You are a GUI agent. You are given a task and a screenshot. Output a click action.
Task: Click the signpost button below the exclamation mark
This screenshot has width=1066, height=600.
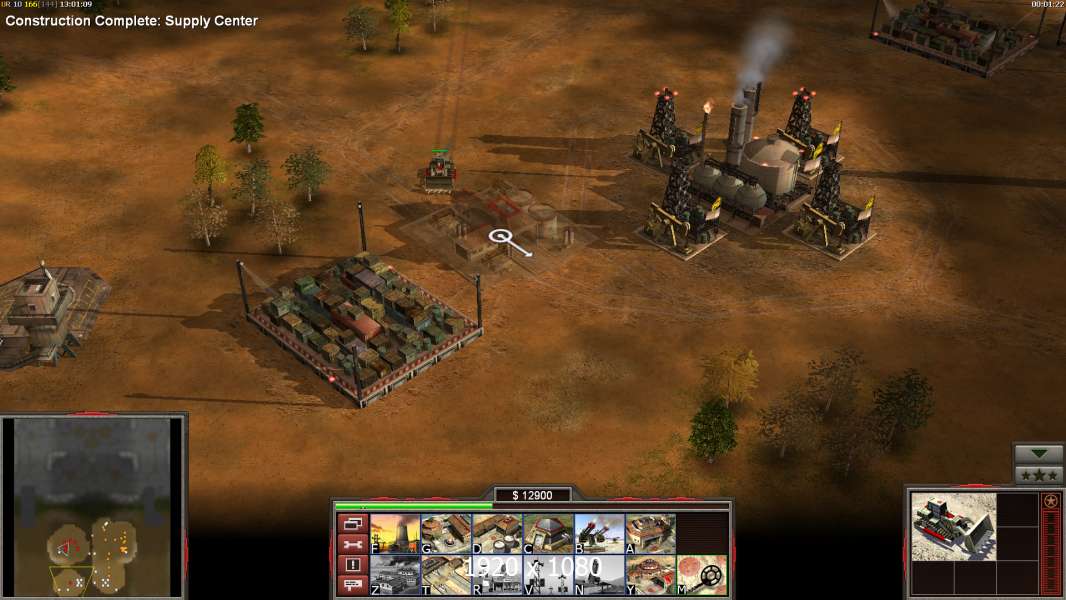point(352,585)
